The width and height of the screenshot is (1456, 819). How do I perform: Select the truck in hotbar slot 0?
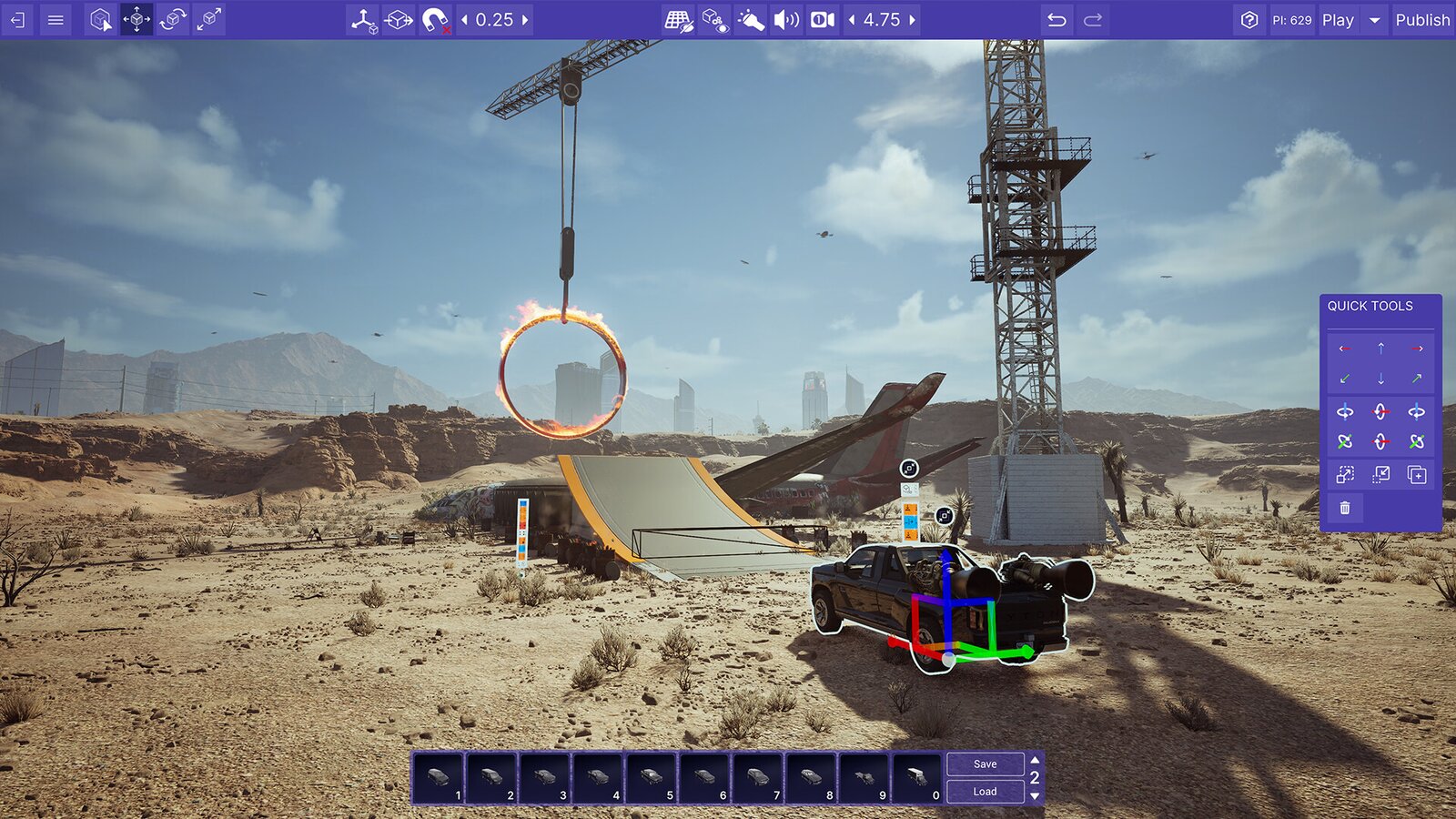click(916, 778)
